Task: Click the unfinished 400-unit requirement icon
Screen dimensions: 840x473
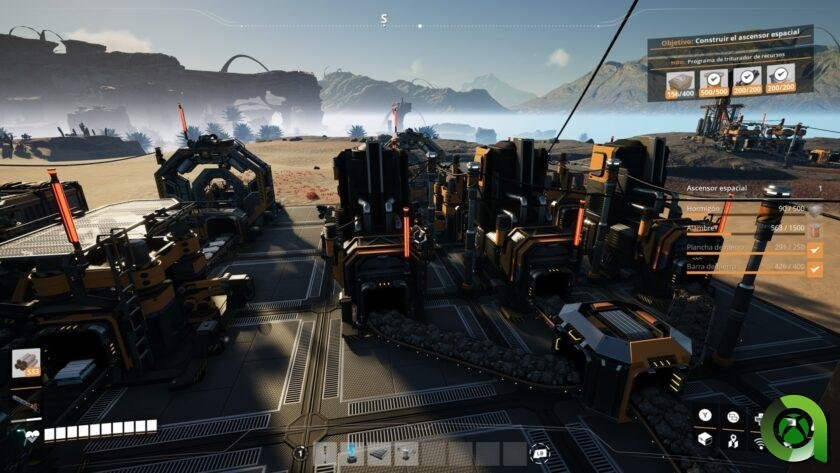Action: pyautogui.click(x=680, y=80)
